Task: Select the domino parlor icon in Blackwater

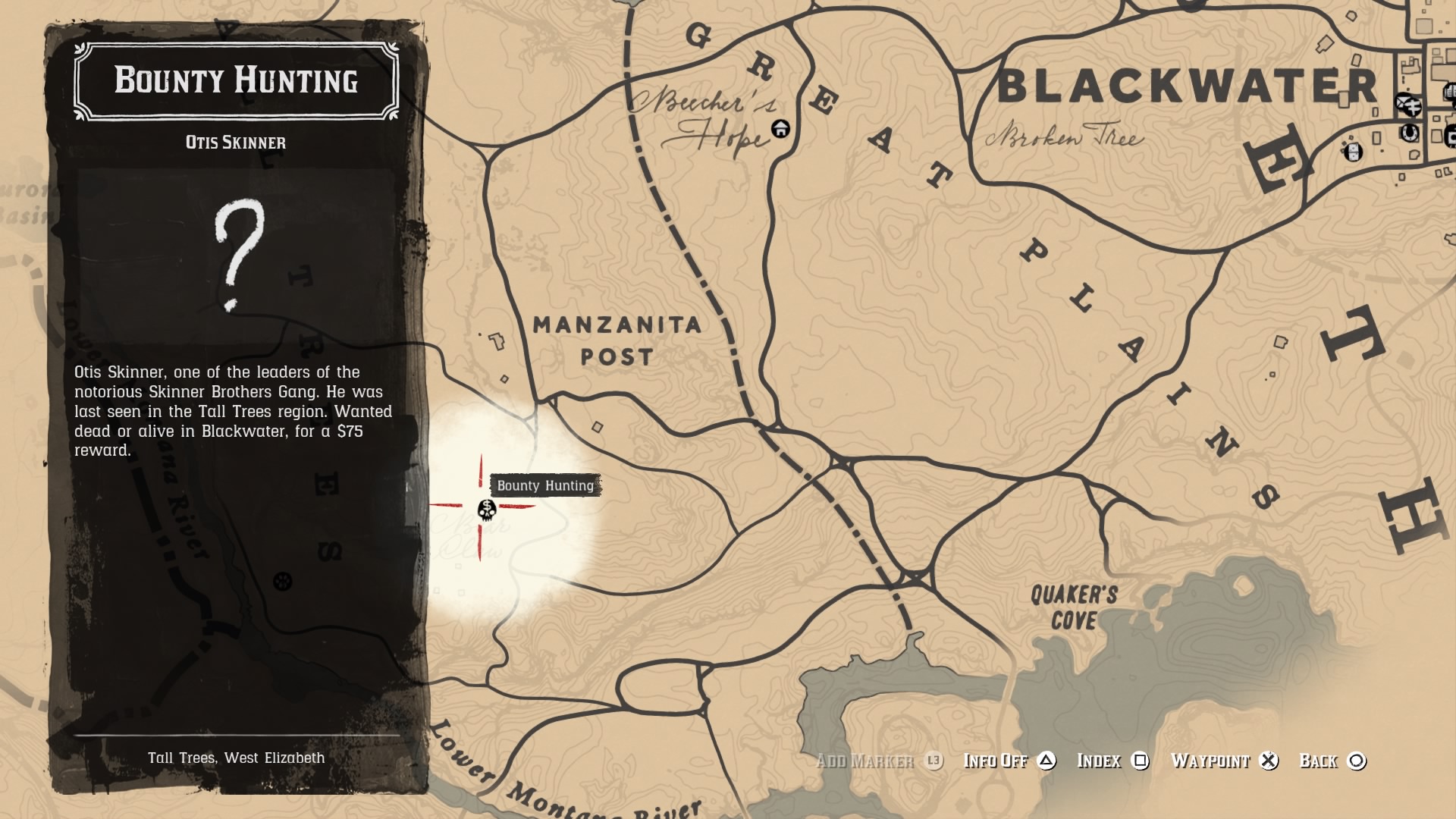Action: (1354, 153)
